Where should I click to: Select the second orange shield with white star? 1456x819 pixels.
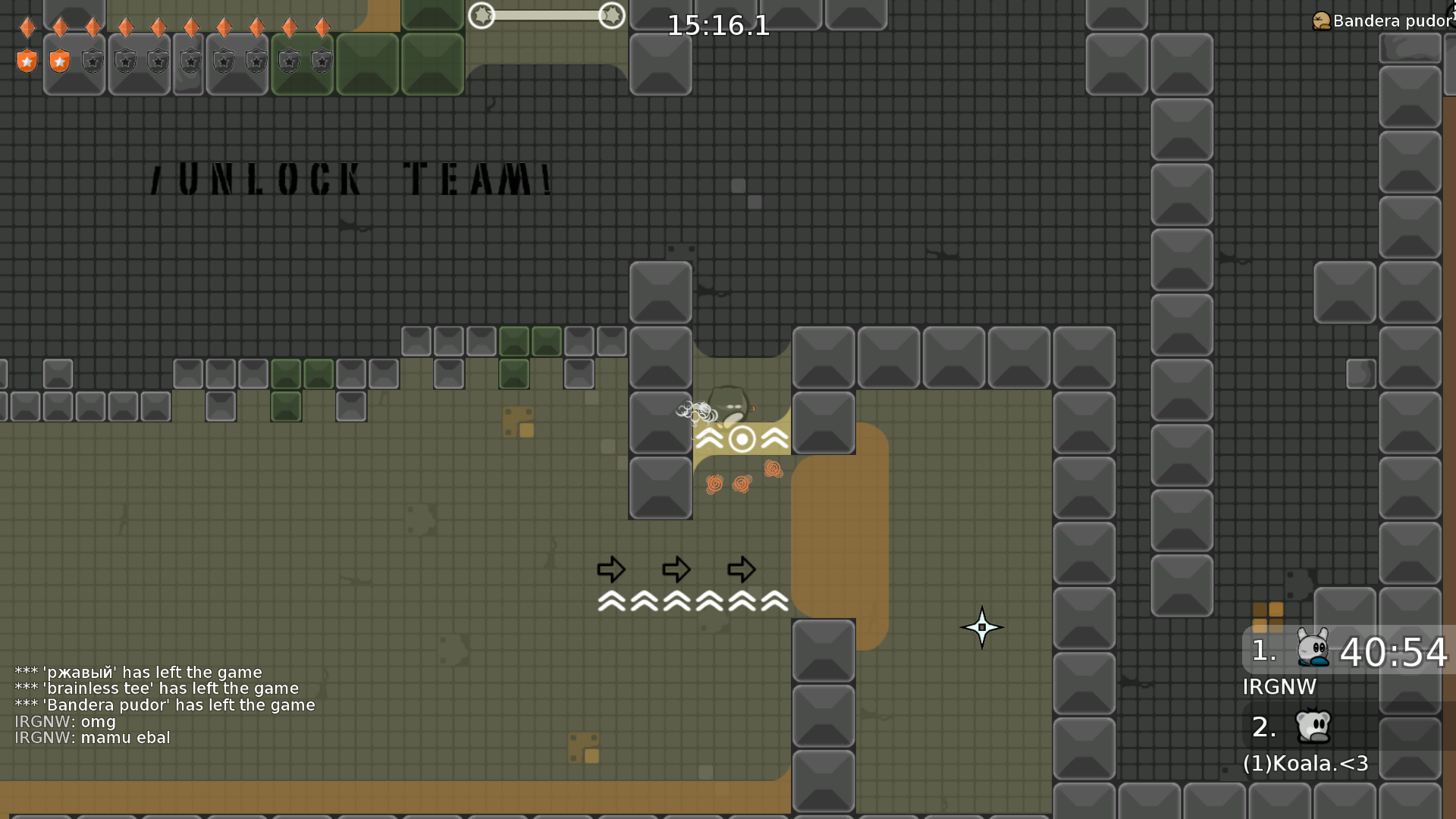[59, 60]
